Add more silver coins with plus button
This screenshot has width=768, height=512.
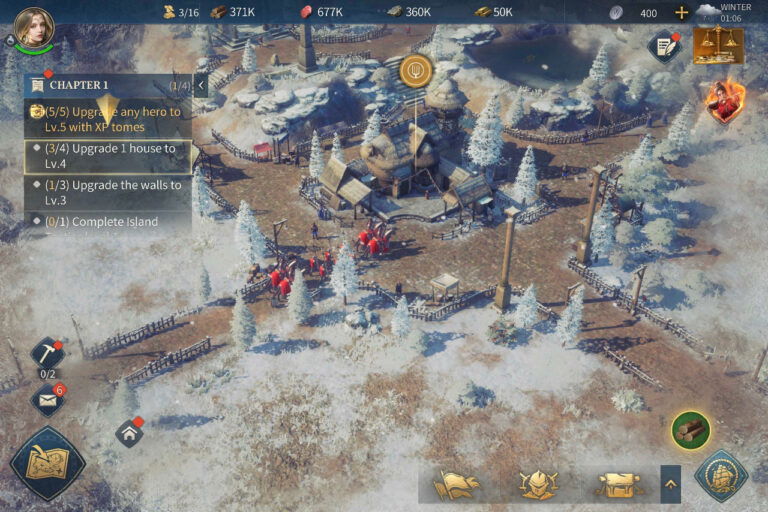coord(682,13)
